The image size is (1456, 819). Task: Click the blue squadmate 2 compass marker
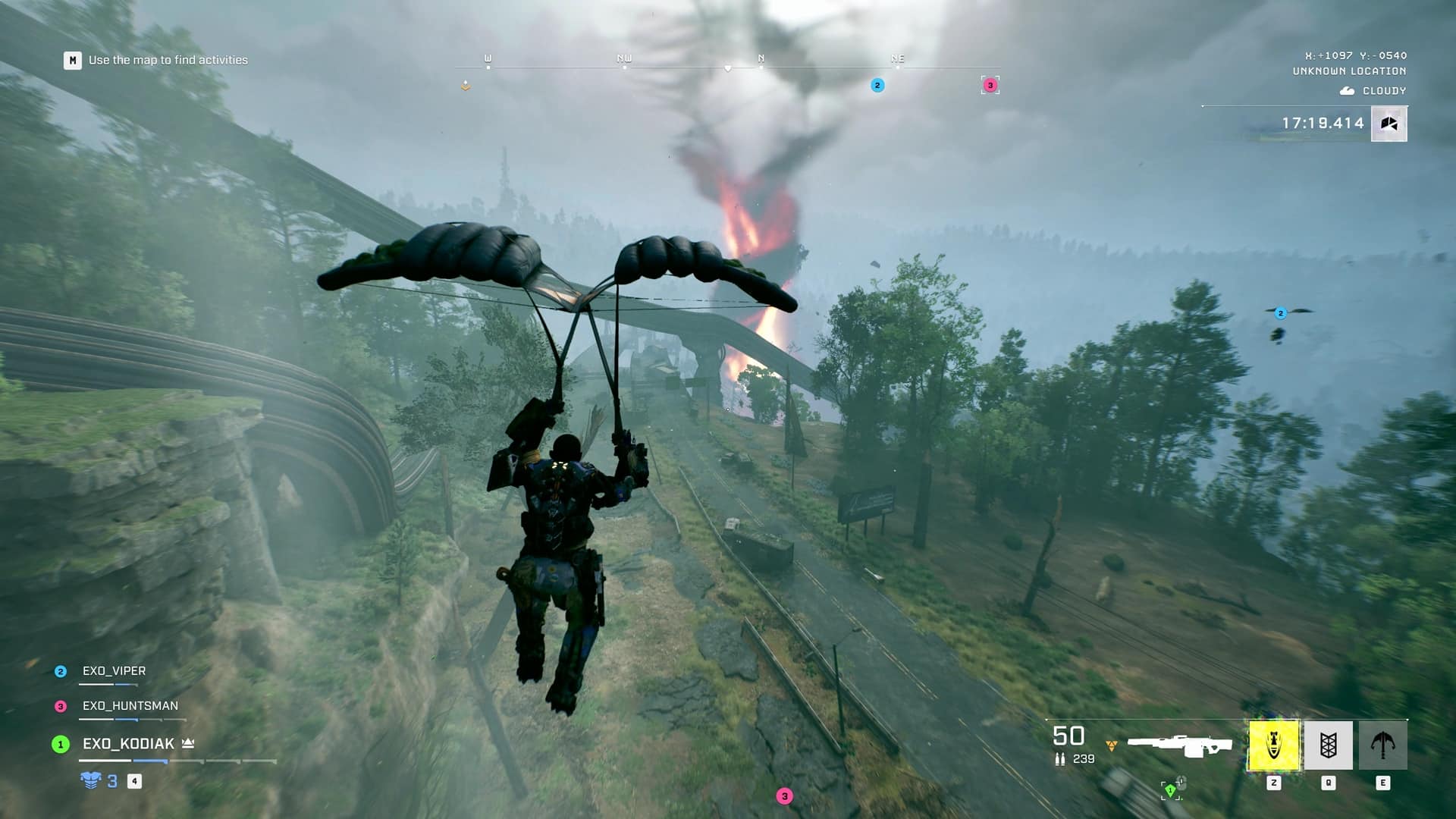[877, 85]
